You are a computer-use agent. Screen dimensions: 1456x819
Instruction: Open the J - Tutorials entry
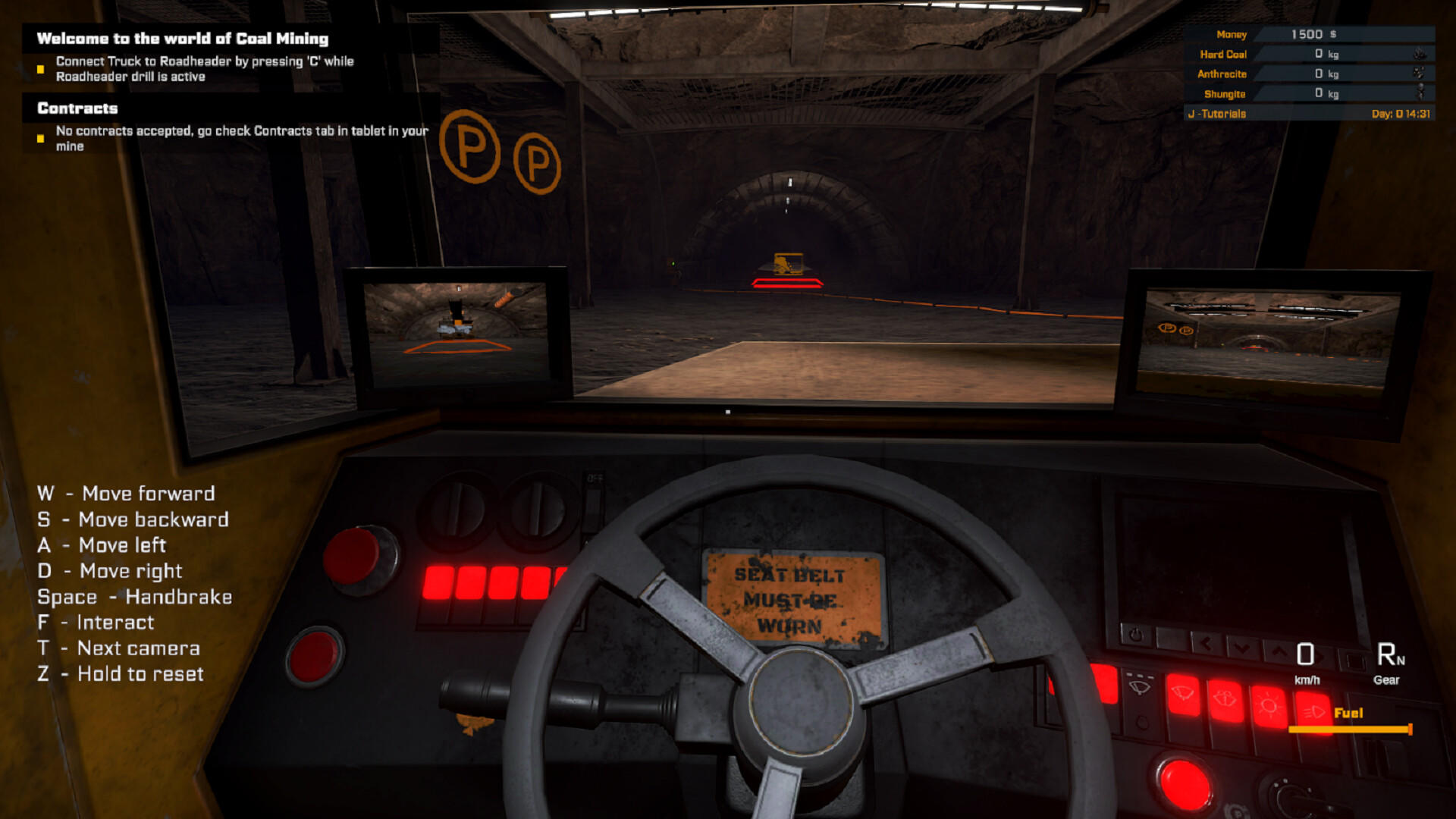click(x=1218, y=114)
